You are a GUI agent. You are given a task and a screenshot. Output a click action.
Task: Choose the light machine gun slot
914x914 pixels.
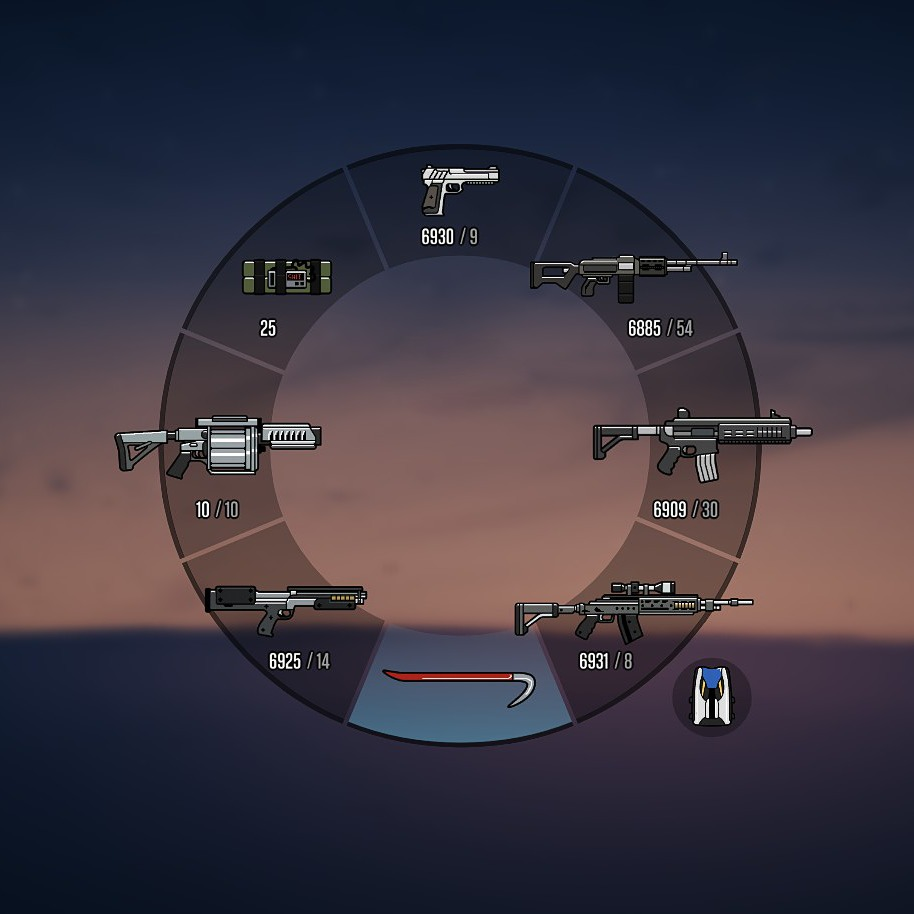(x=632, y=272)
